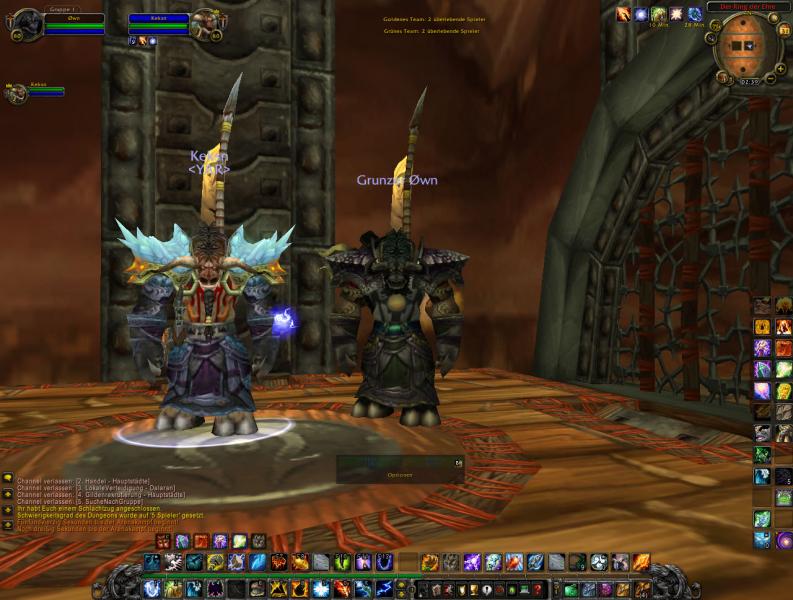Open the main backpack bag slot
Viewport: 793px width, 600px height.
click(642, 590)
